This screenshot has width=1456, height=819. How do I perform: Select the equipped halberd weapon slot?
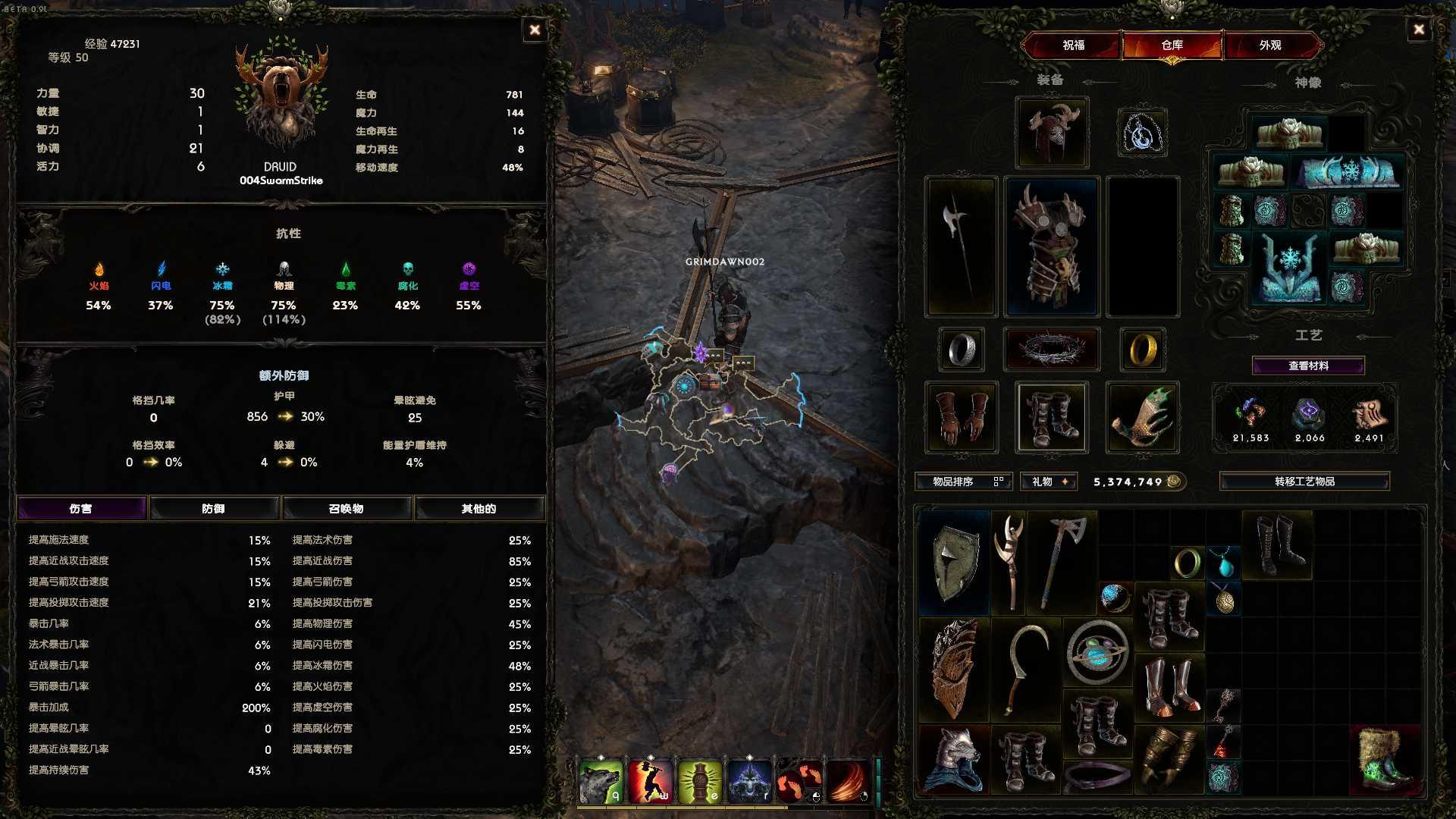[x=960, y=246]
